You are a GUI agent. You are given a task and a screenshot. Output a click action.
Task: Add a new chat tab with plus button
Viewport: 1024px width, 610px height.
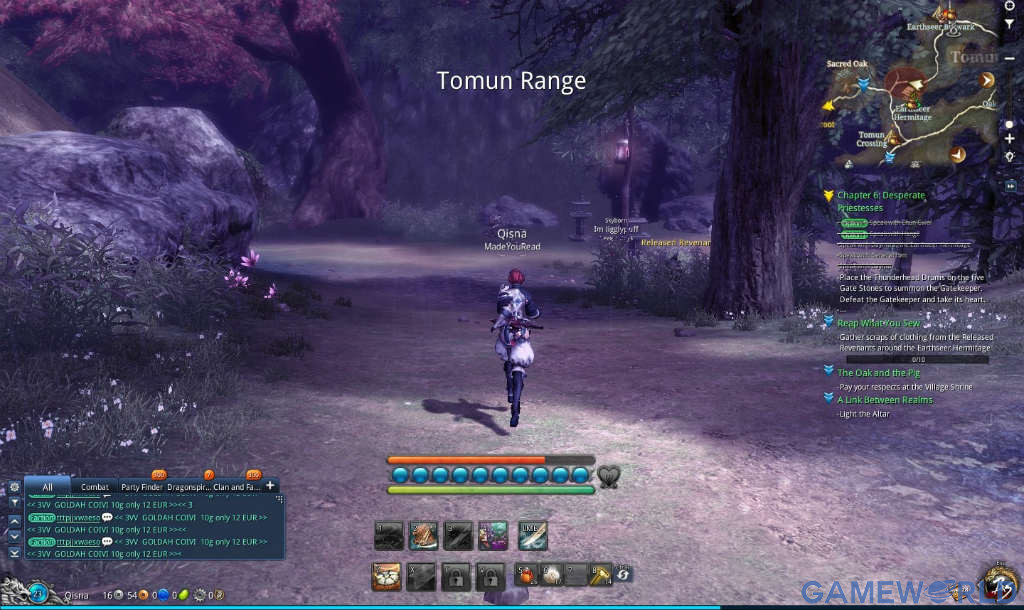click(270, 486)
